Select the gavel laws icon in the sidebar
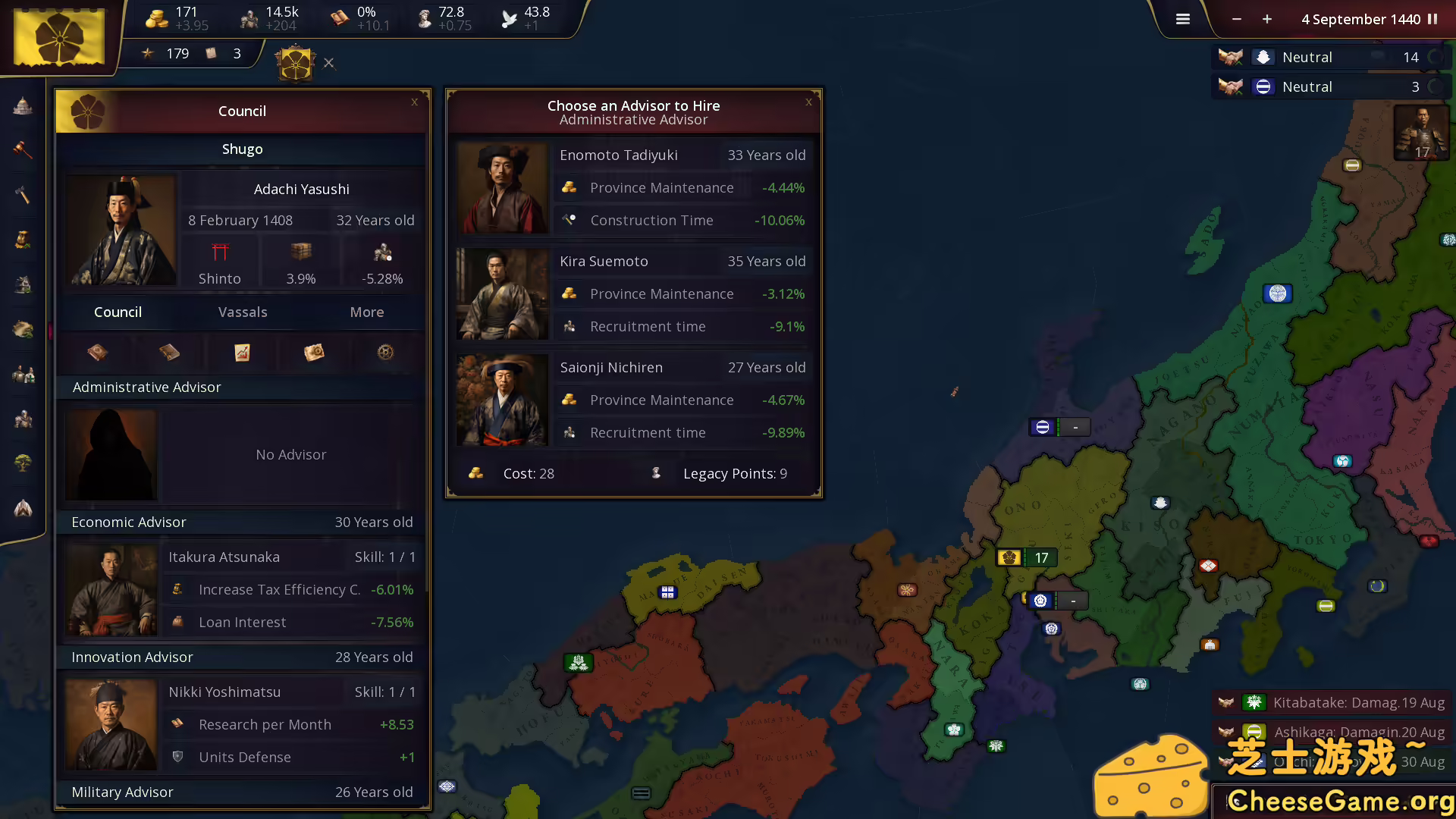 tap(22, 150)
